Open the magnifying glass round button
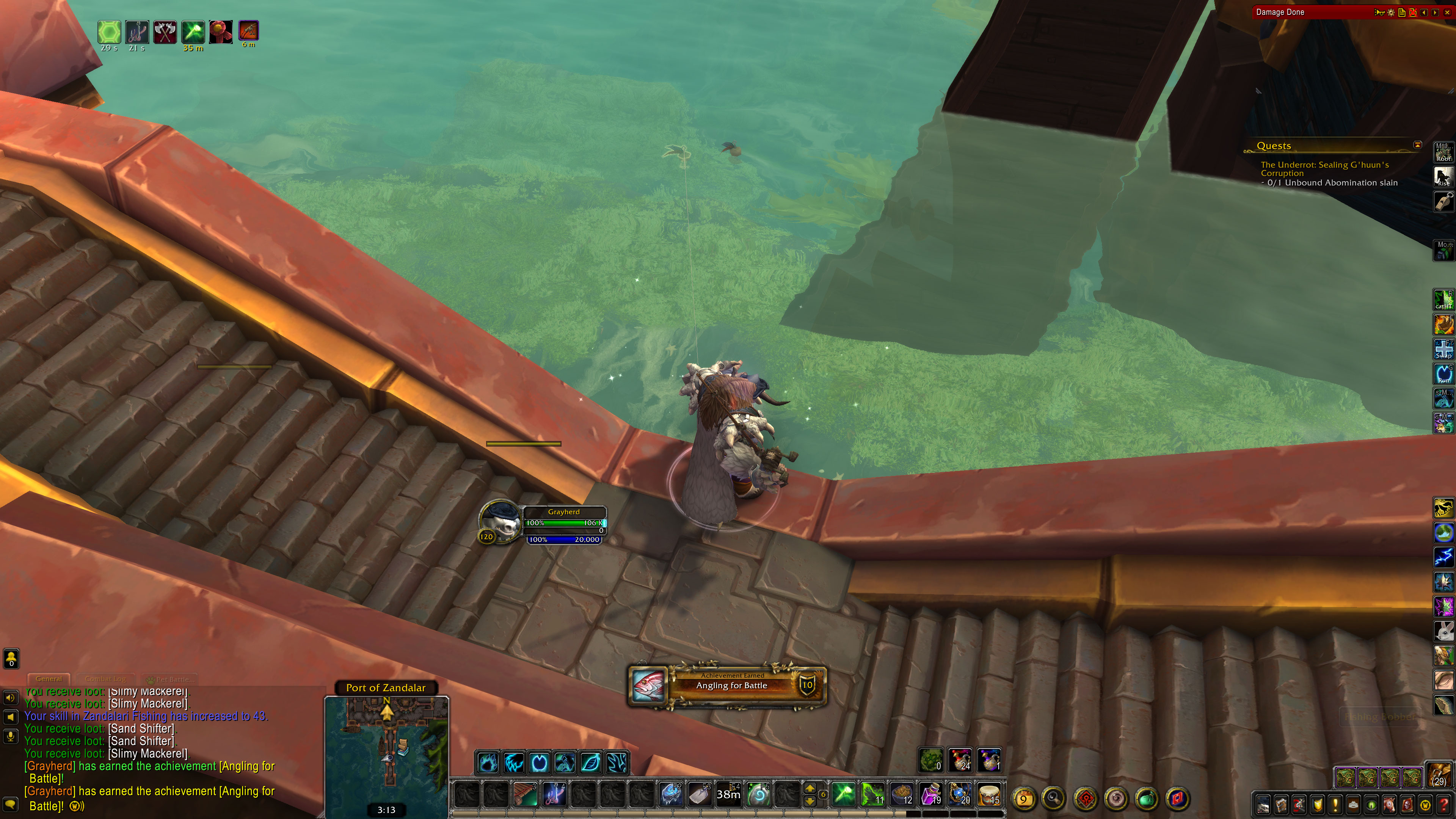Image resolution: width=1456 pixels, height=819 pixels. pyautogui.click(x=1054, y=799)
